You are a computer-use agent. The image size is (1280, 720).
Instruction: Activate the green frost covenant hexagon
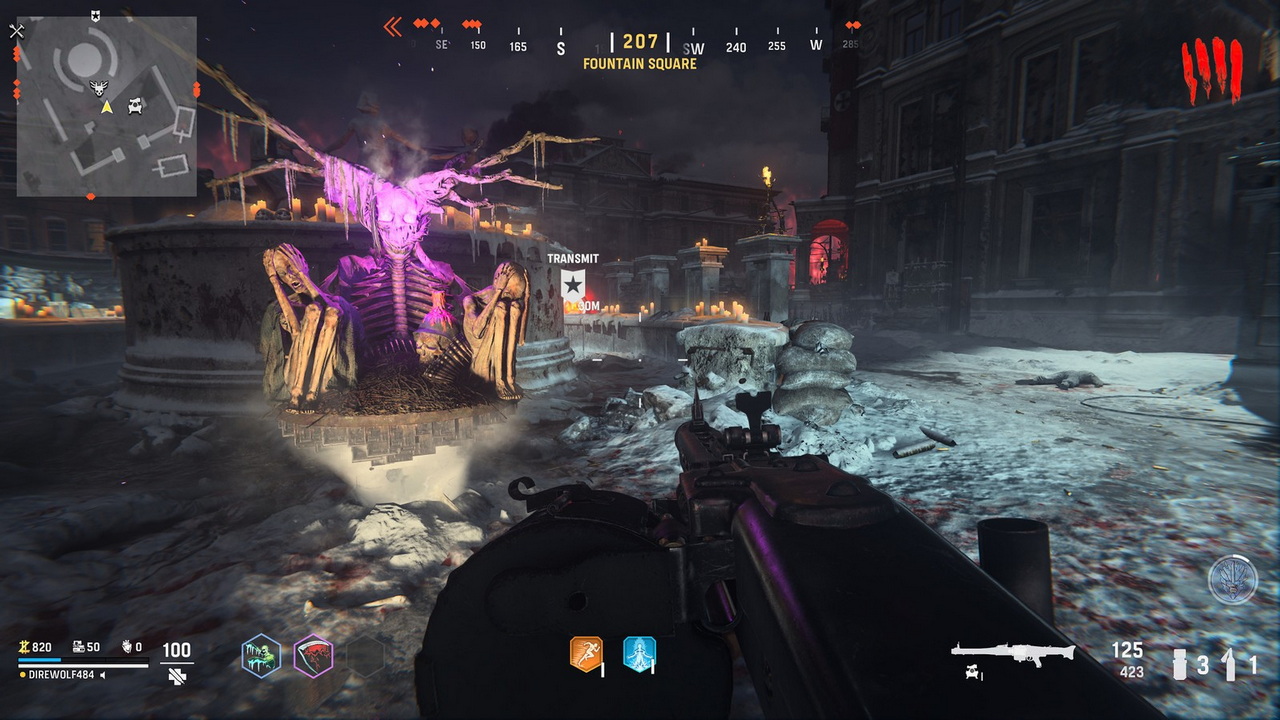261,656
